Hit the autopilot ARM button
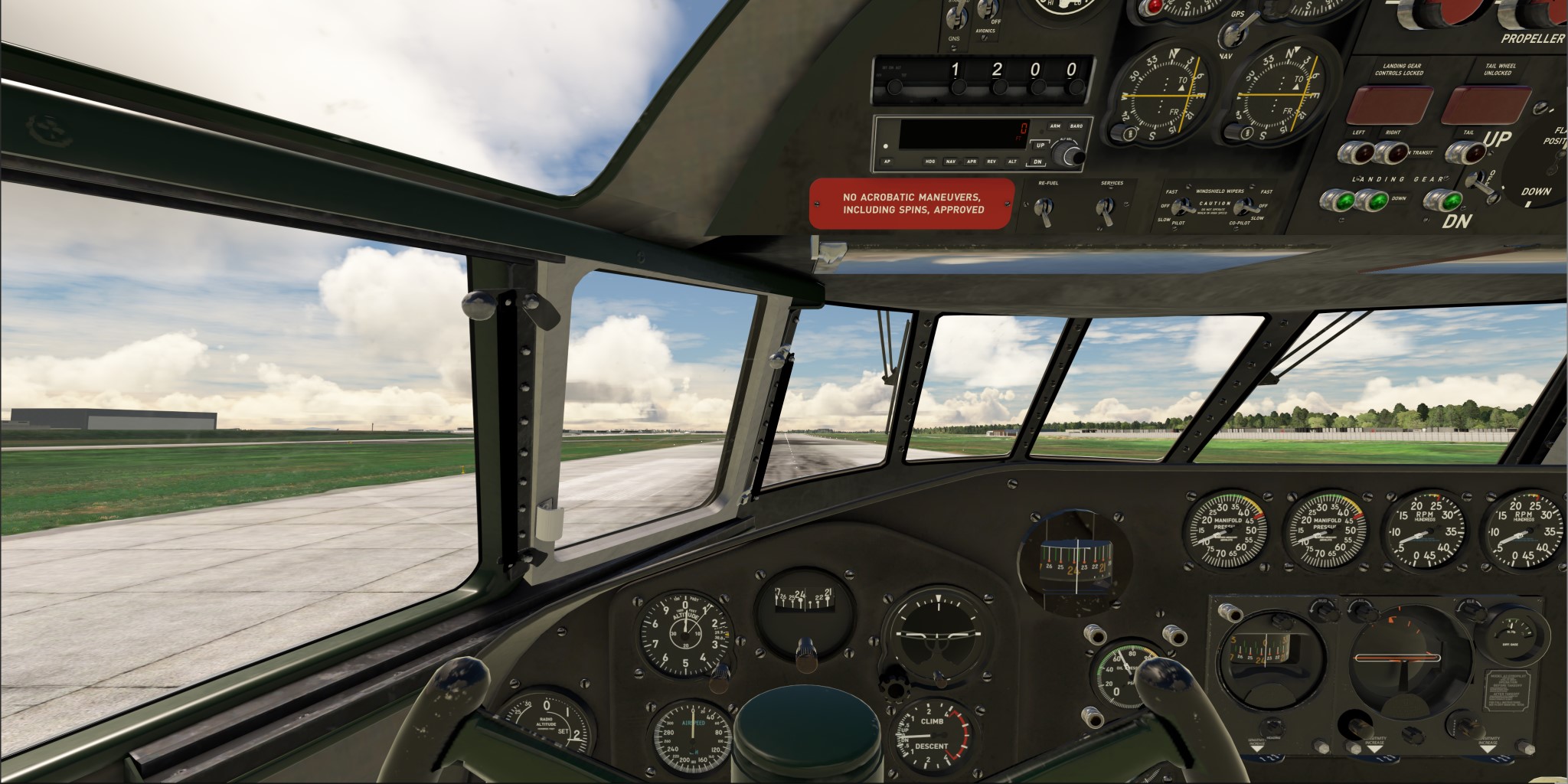The height and width of the screenshot is (784, 1568). click(1055, 126)
